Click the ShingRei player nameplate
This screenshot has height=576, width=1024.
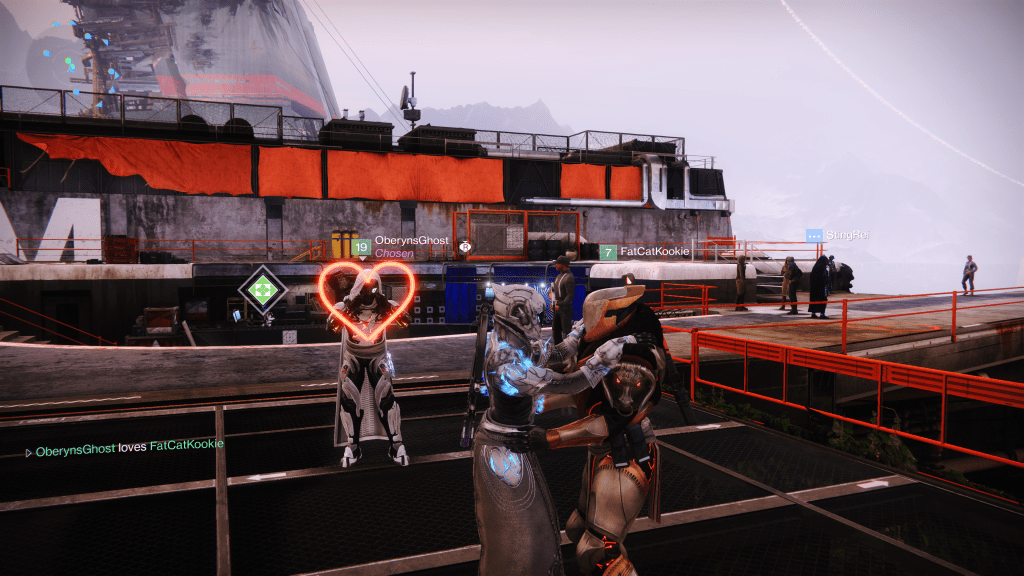(846, 236)
